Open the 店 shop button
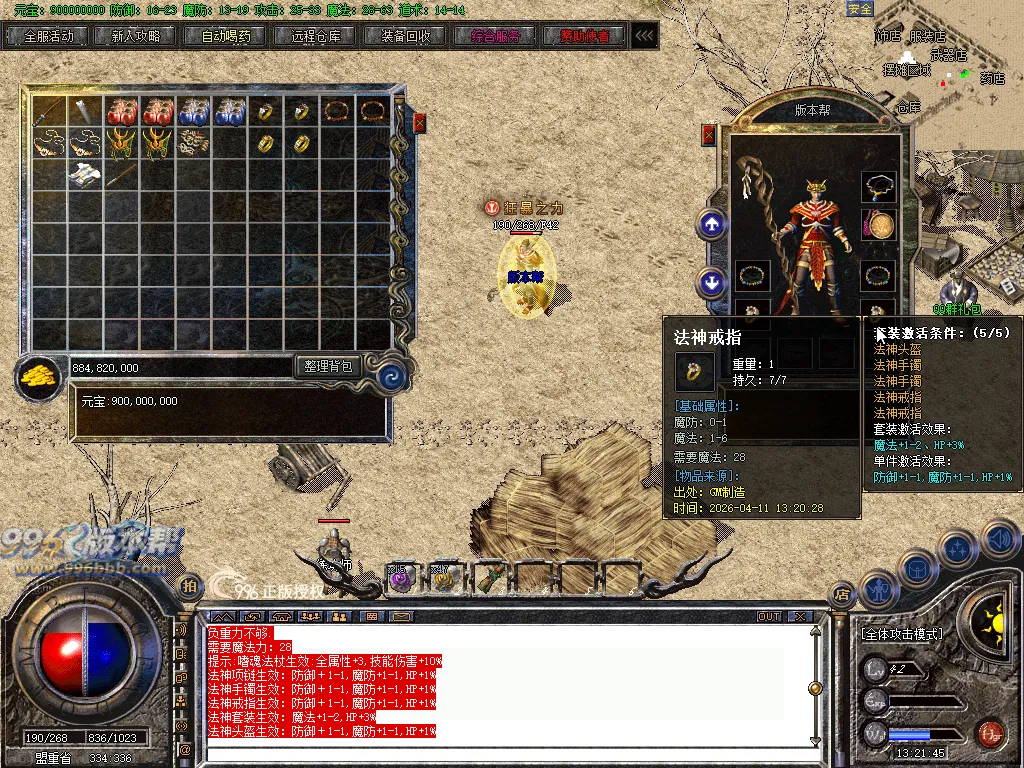This screenshot has height=768, width=1024. coord(843,594)
